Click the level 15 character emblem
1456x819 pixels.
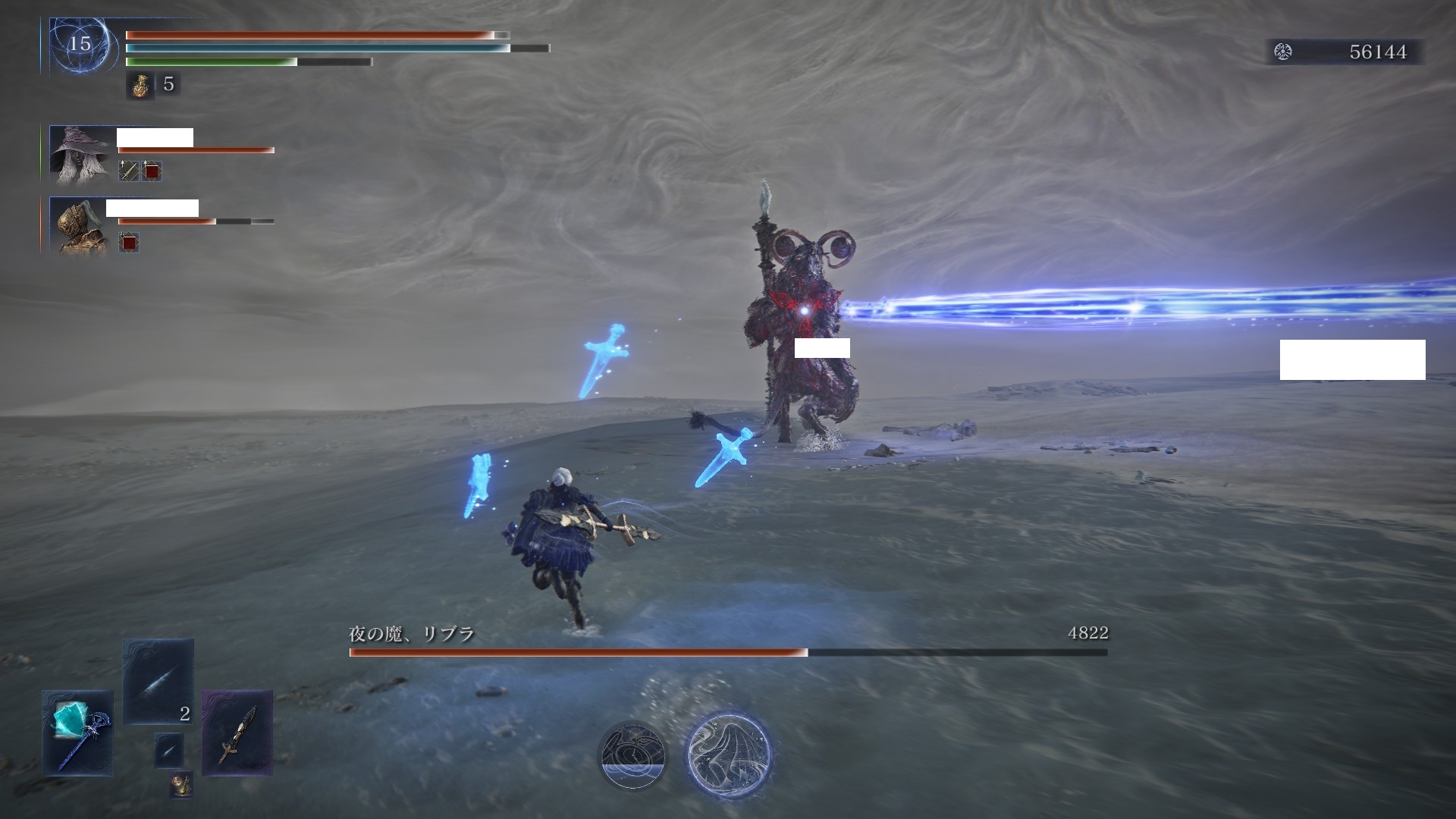(80, 45)
